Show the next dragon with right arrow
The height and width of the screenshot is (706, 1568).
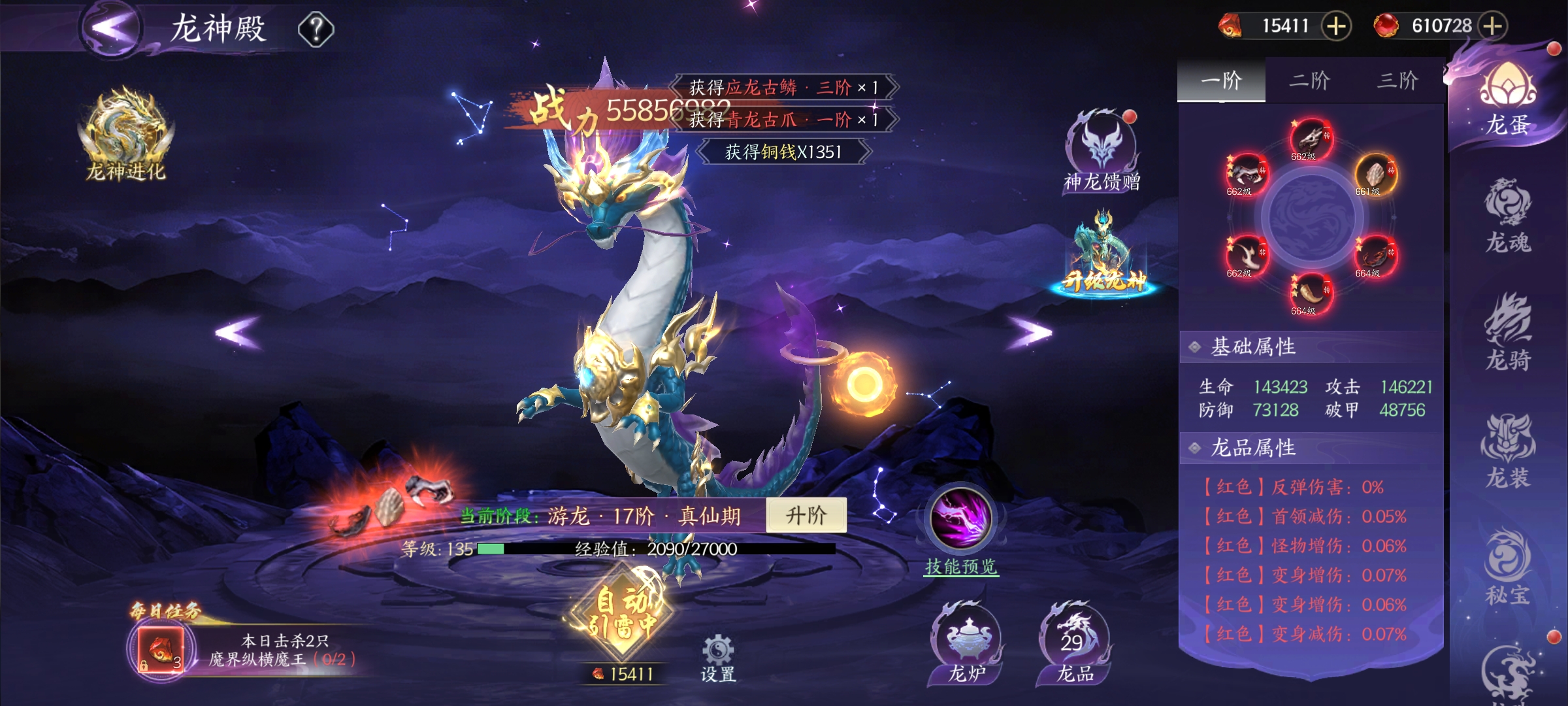click(x=1030, y=333)
